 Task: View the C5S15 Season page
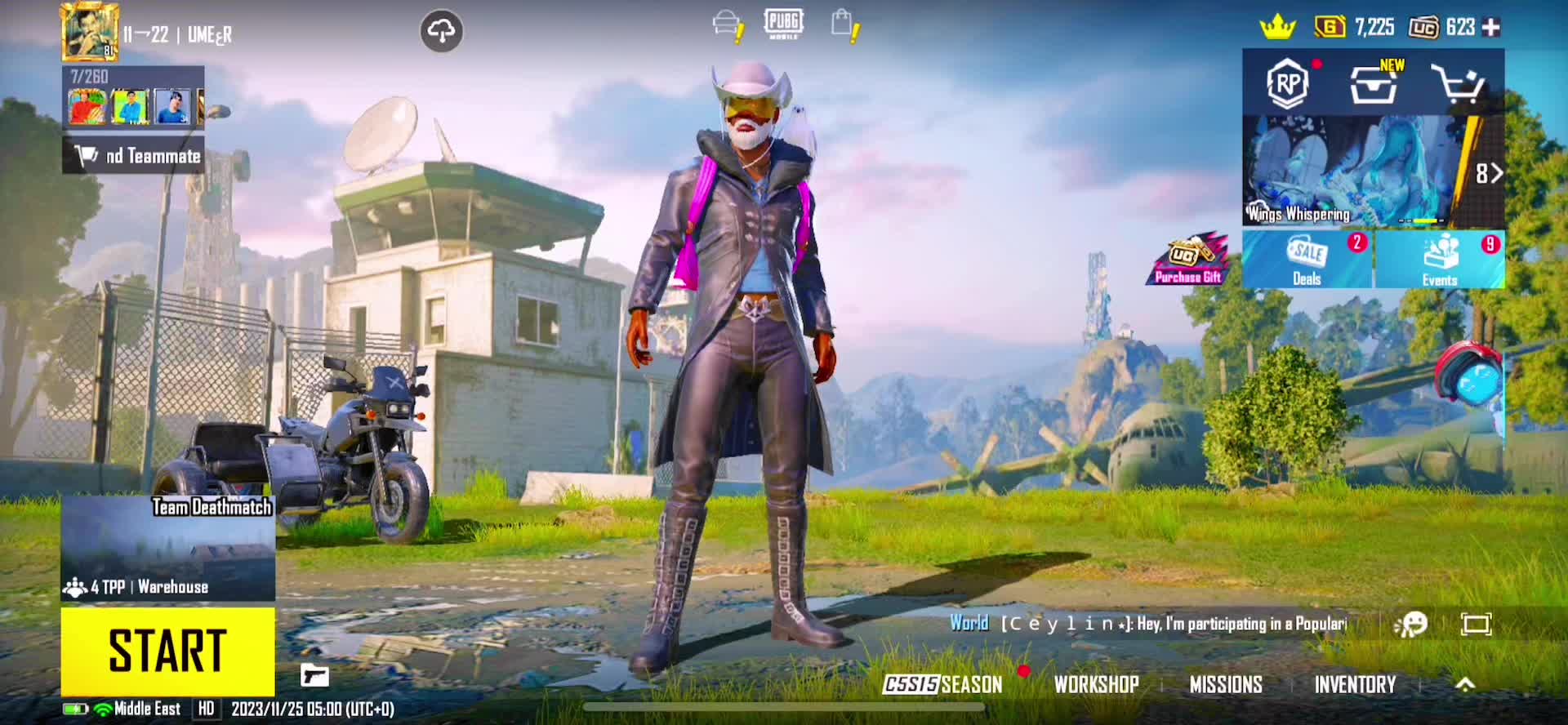(942, 684)
